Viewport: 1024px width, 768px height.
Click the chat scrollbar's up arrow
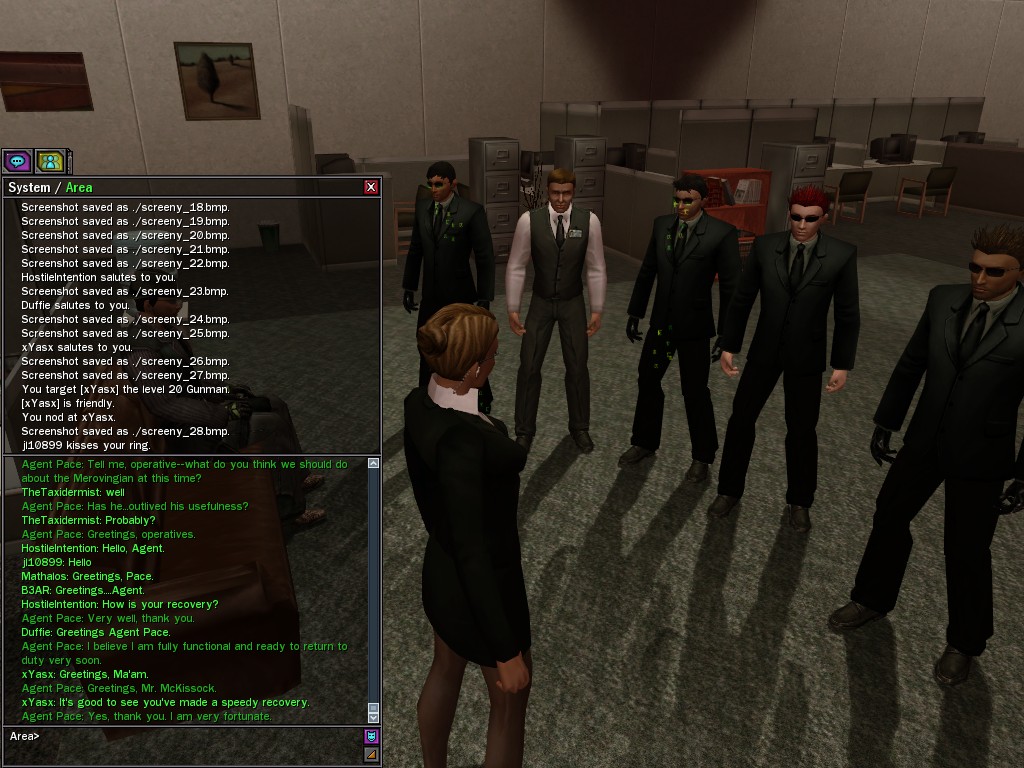374,464
